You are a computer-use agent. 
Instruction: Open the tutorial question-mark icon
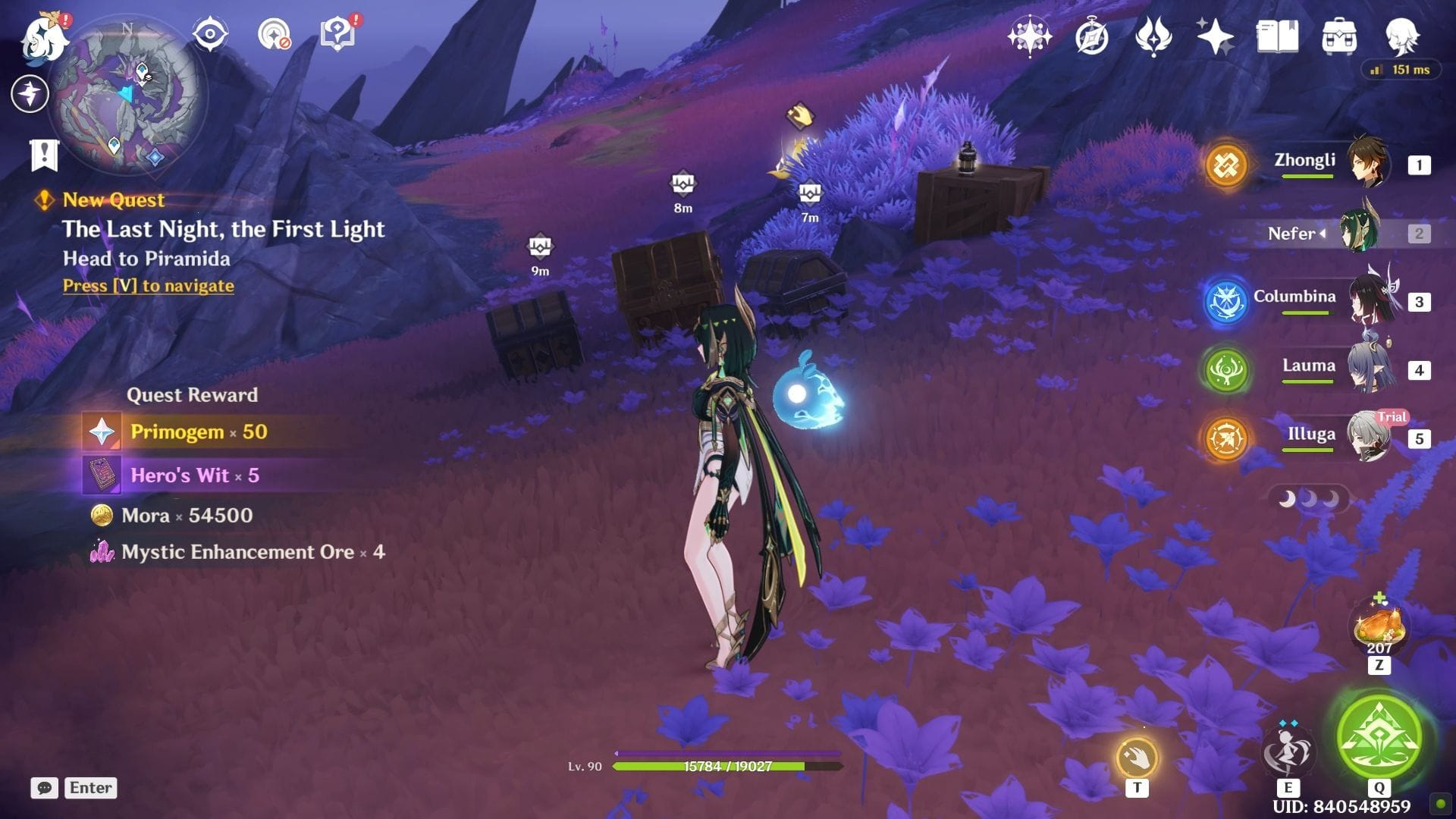tap(338, 35)
